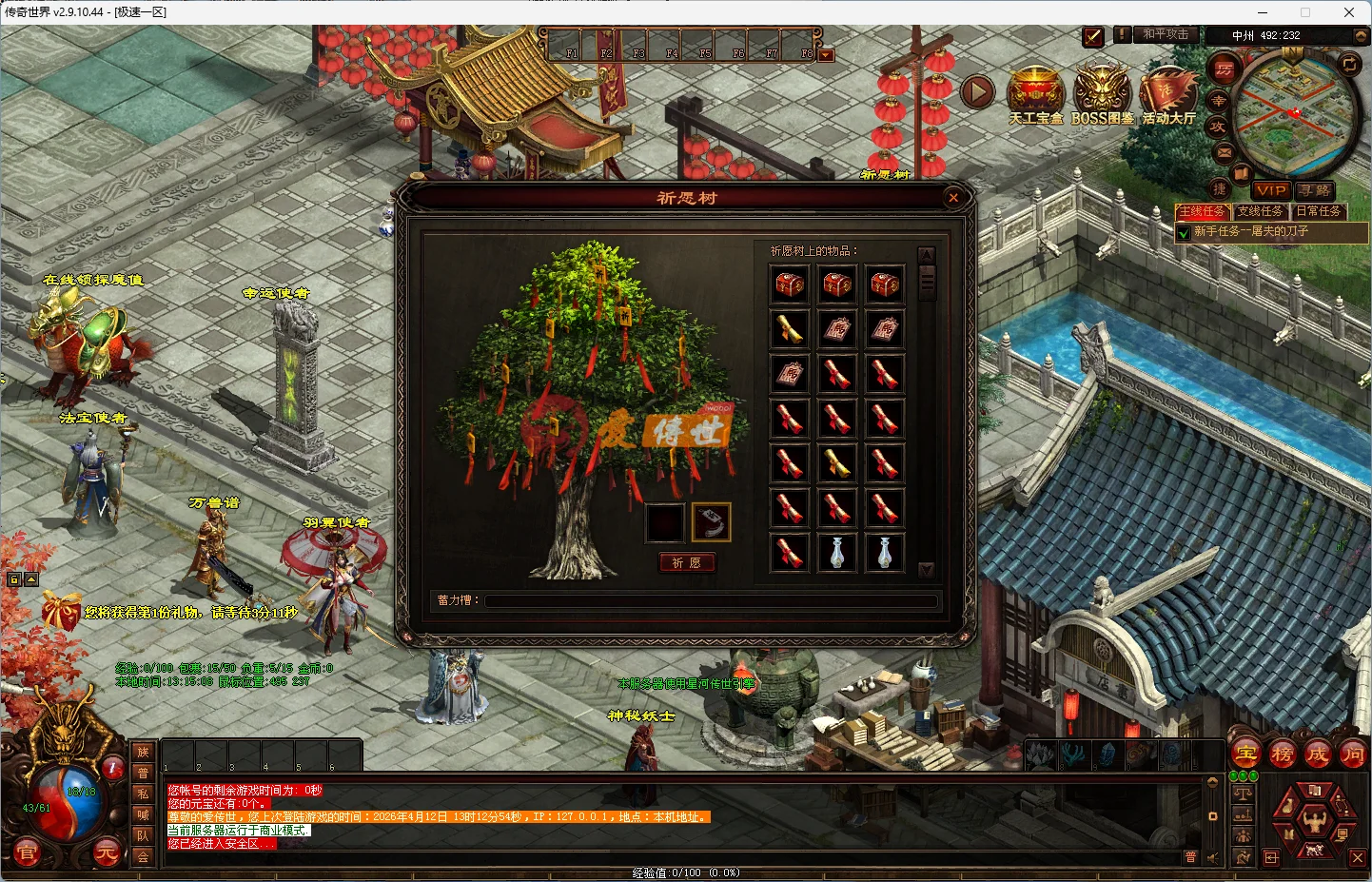Select the 捷 shortcut icon below the minimap

pos(1221,190)
